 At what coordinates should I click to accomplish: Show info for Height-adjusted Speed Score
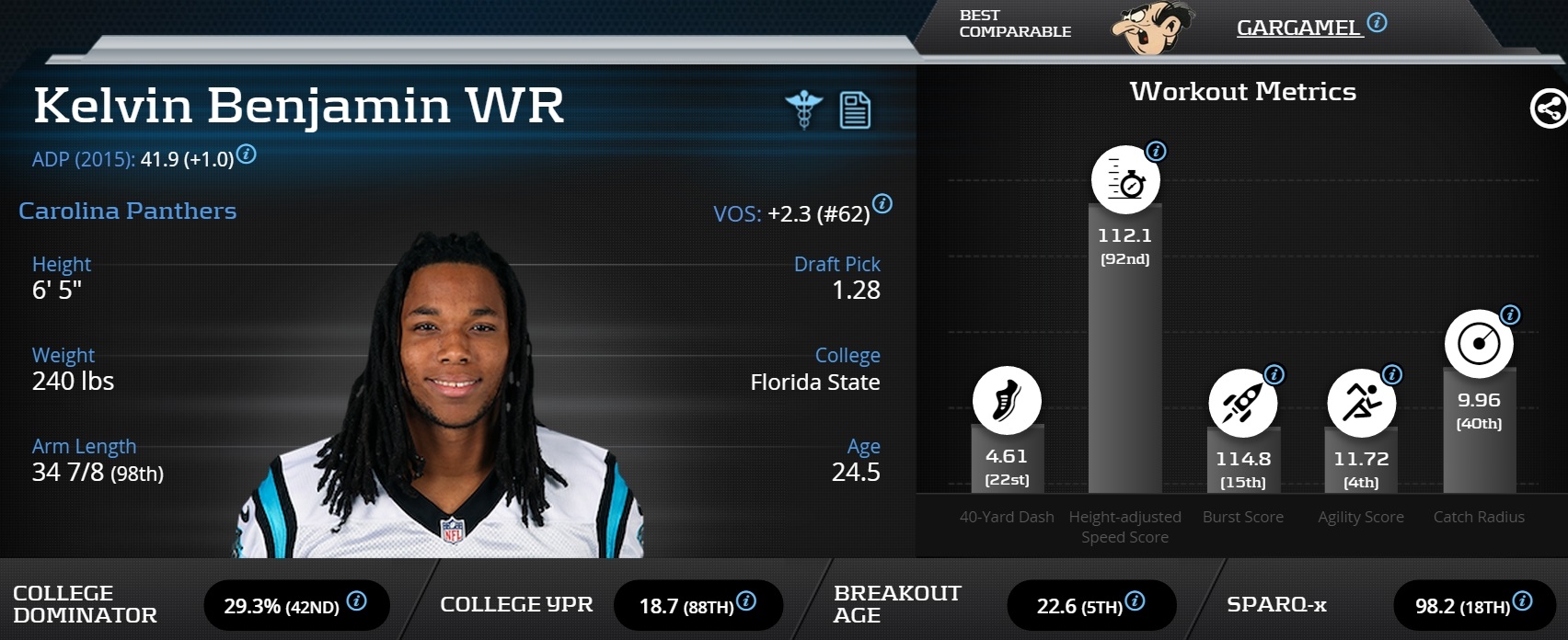(1156, 151)
